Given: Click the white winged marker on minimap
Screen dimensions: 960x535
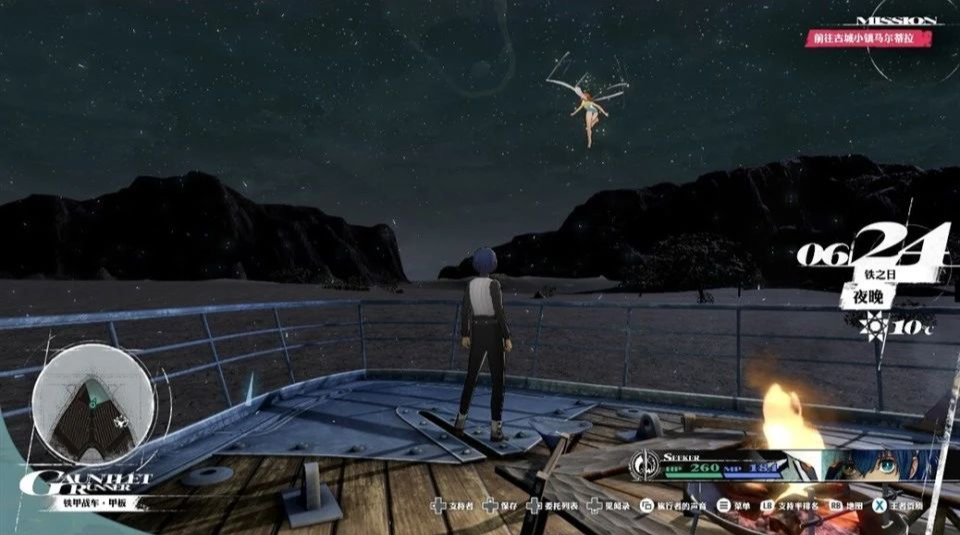Looking at the screenshot, I should pyautogui.click(x=120, y=421).
